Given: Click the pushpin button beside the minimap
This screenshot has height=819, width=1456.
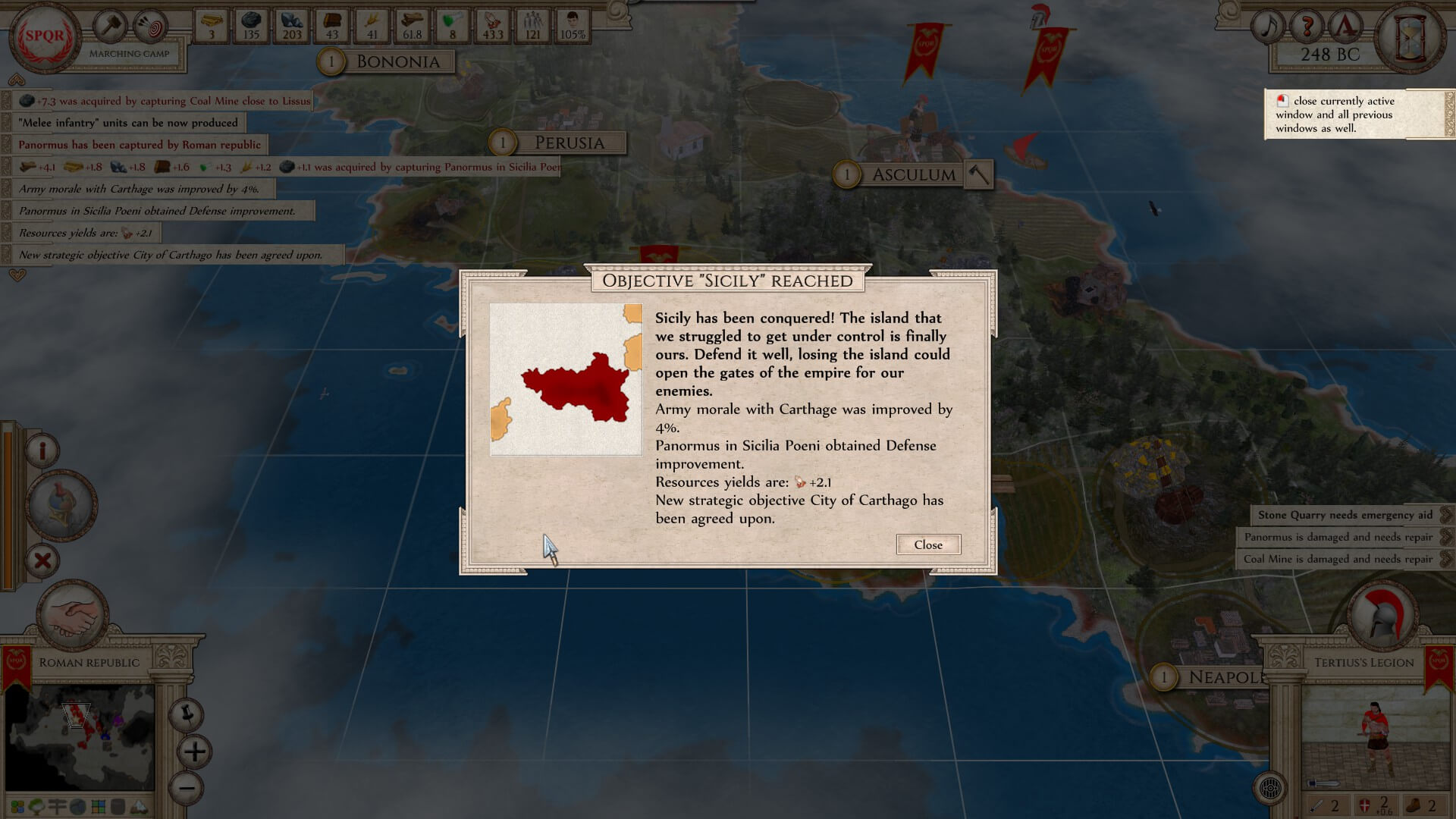Looking at the screenshot, I should point(186,714).
